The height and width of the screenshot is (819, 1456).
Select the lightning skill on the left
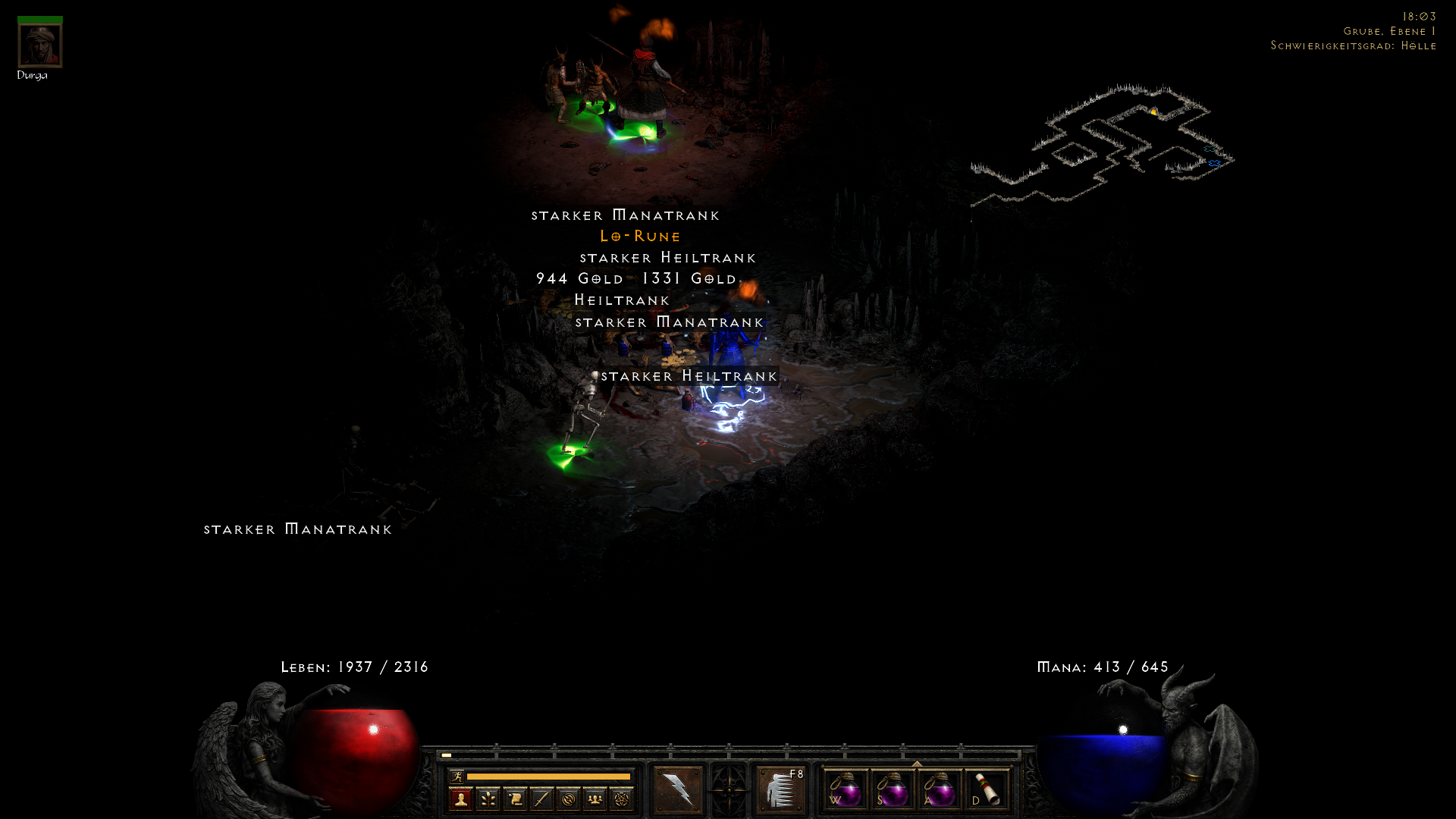[x=680, y=788]
